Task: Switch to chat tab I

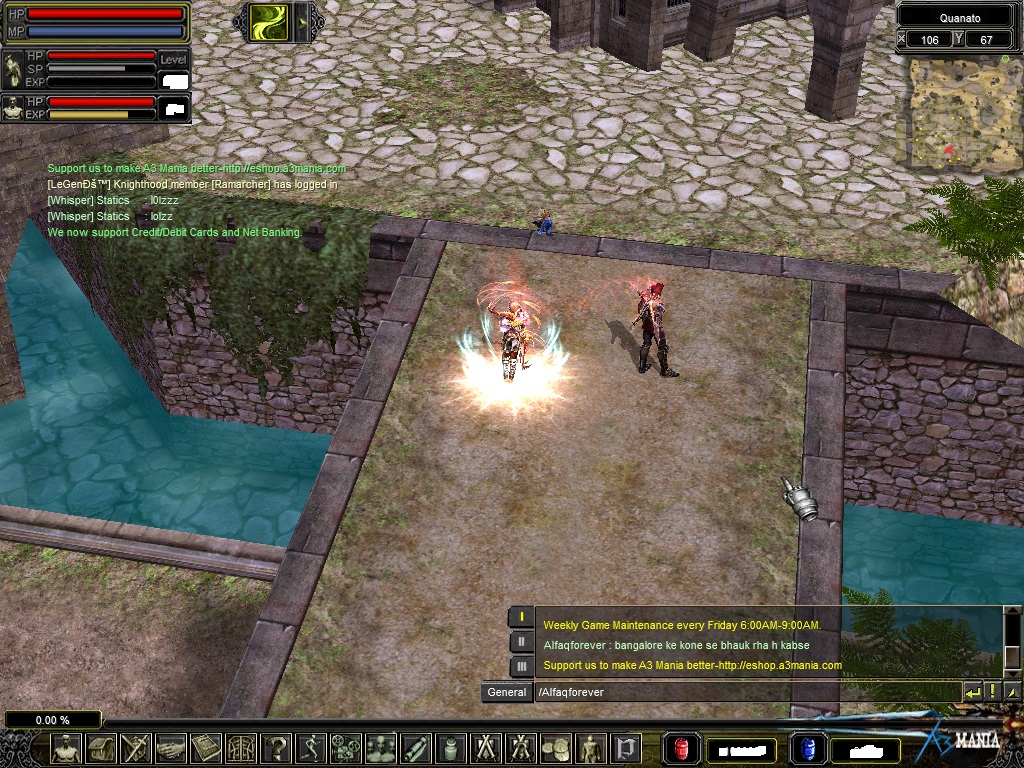Action: (521, 617)
